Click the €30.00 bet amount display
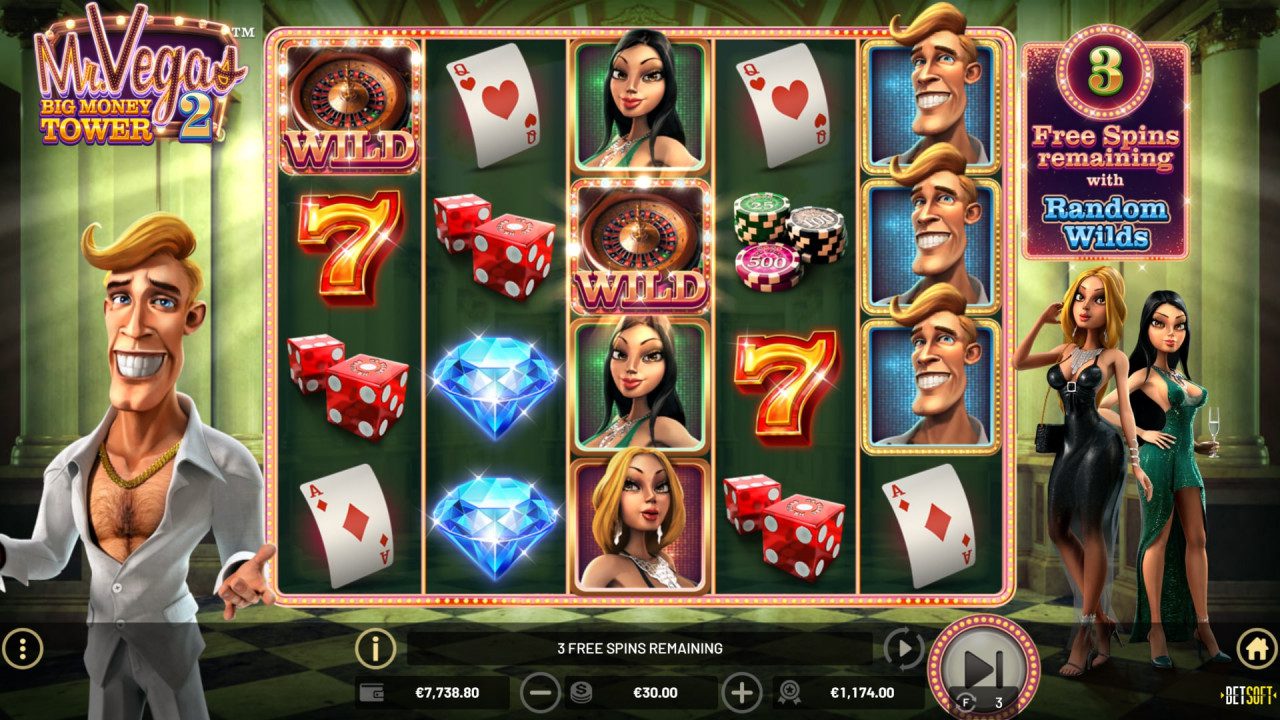Image resolution: width=1280 pixels, height=720 pixels. (x=656, y=691)
